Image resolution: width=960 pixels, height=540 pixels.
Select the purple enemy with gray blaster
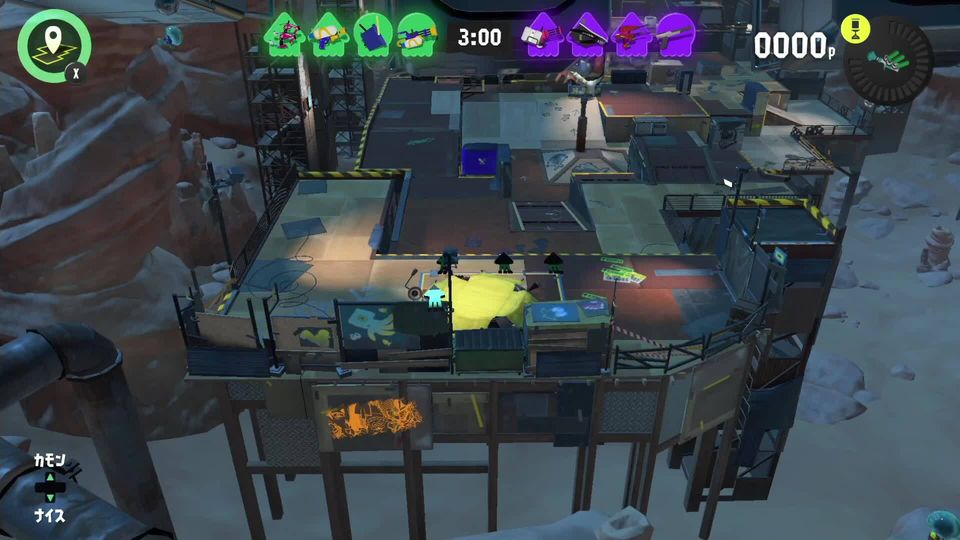(676, 35)
